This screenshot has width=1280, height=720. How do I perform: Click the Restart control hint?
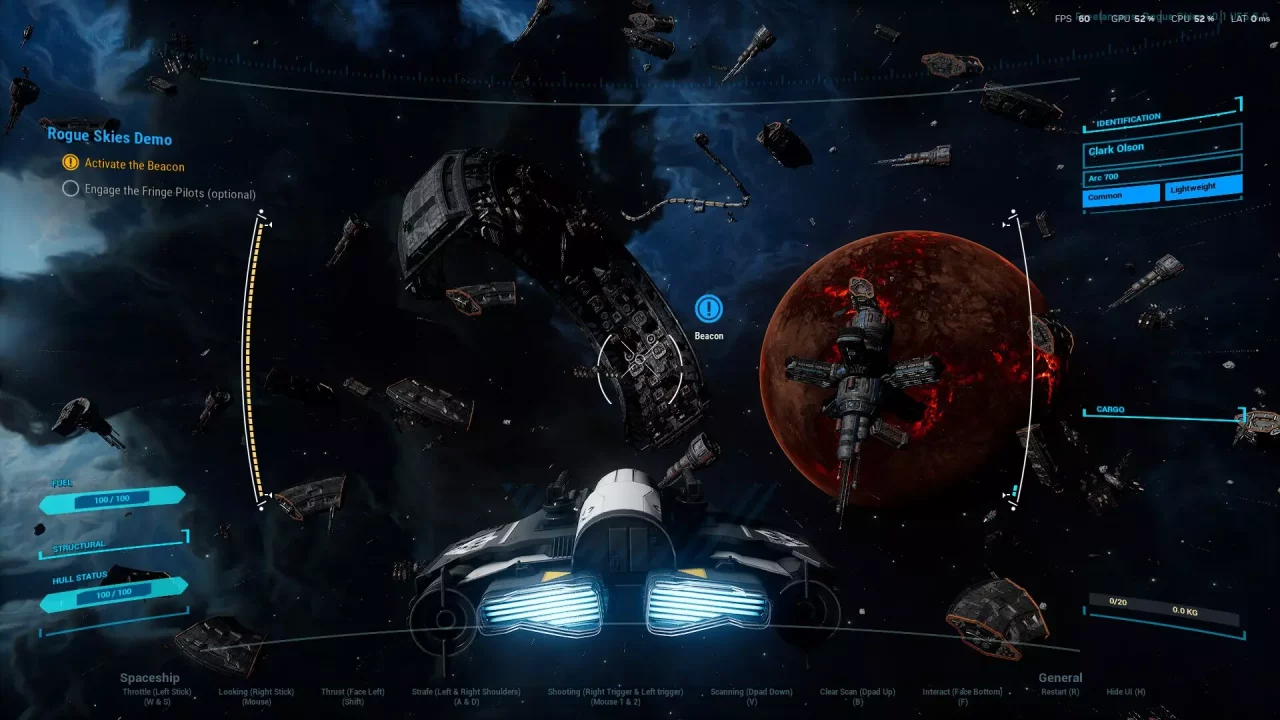pos(1060,691)
